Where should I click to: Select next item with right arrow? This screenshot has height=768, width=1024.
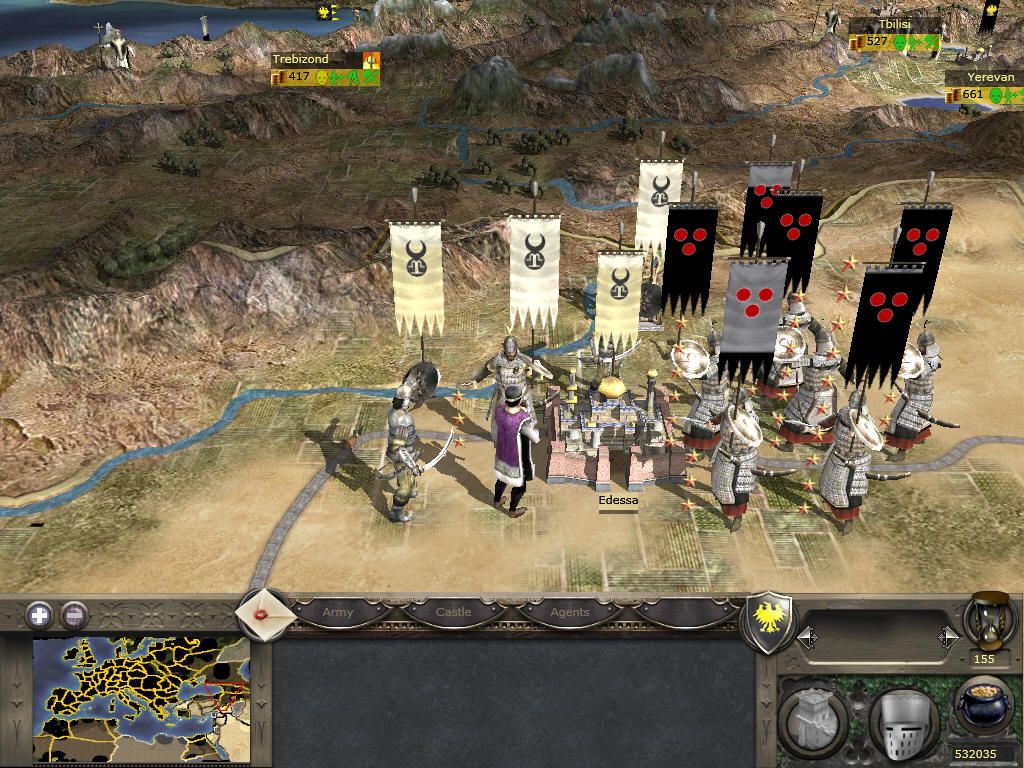coord(947,636)
